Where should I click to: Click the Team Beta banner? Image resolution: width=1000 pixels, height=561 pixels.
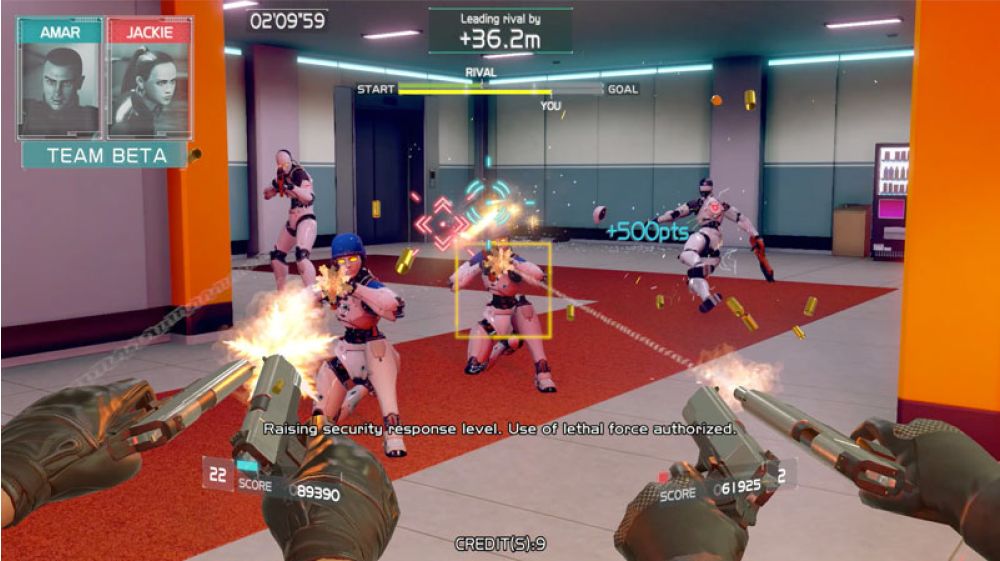tap(104, 155)
